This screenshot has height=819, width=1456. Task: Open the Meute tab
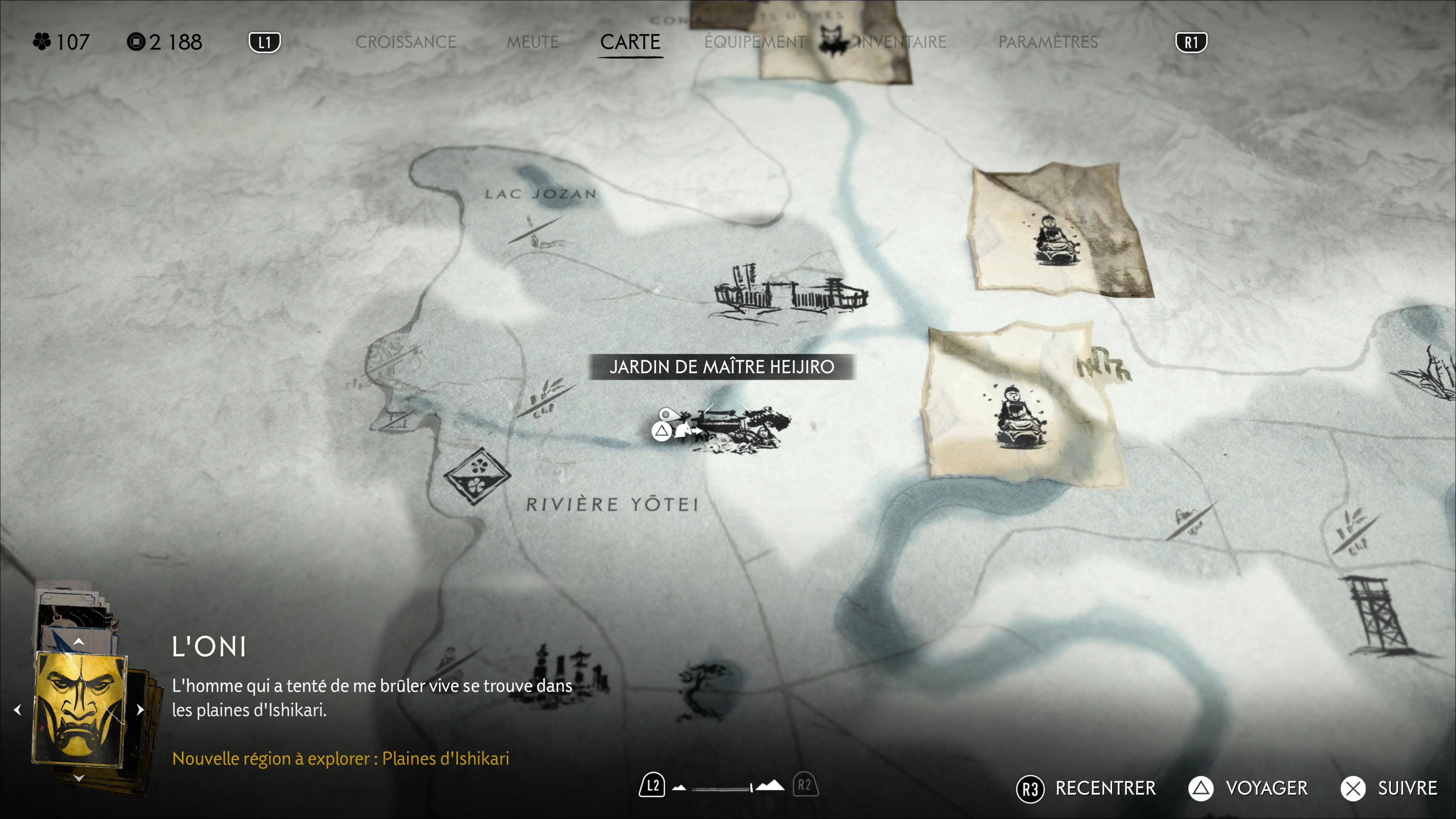[x=532, y=42]
